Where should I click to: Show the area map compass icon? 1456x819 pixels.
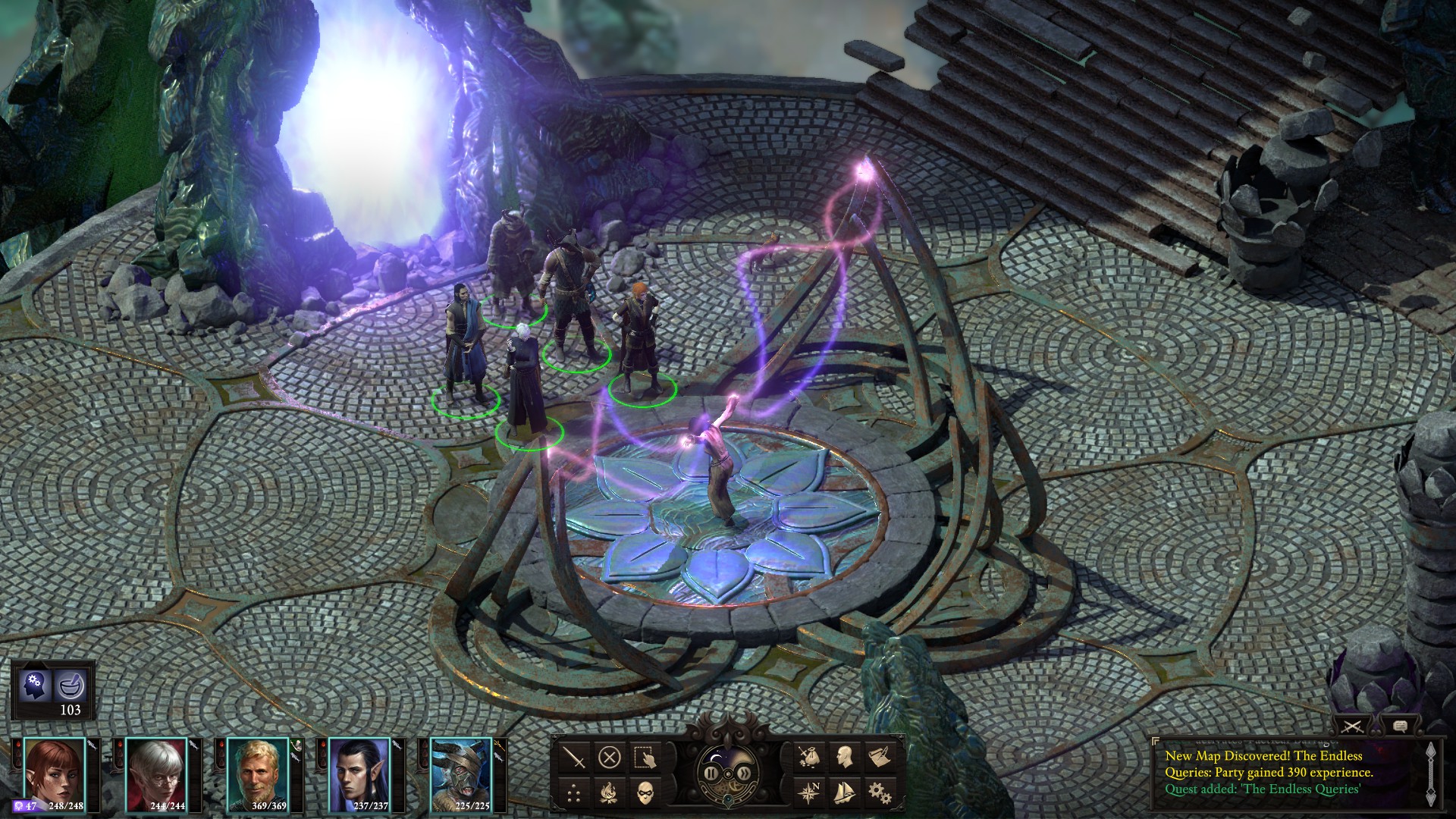point(808,792)
